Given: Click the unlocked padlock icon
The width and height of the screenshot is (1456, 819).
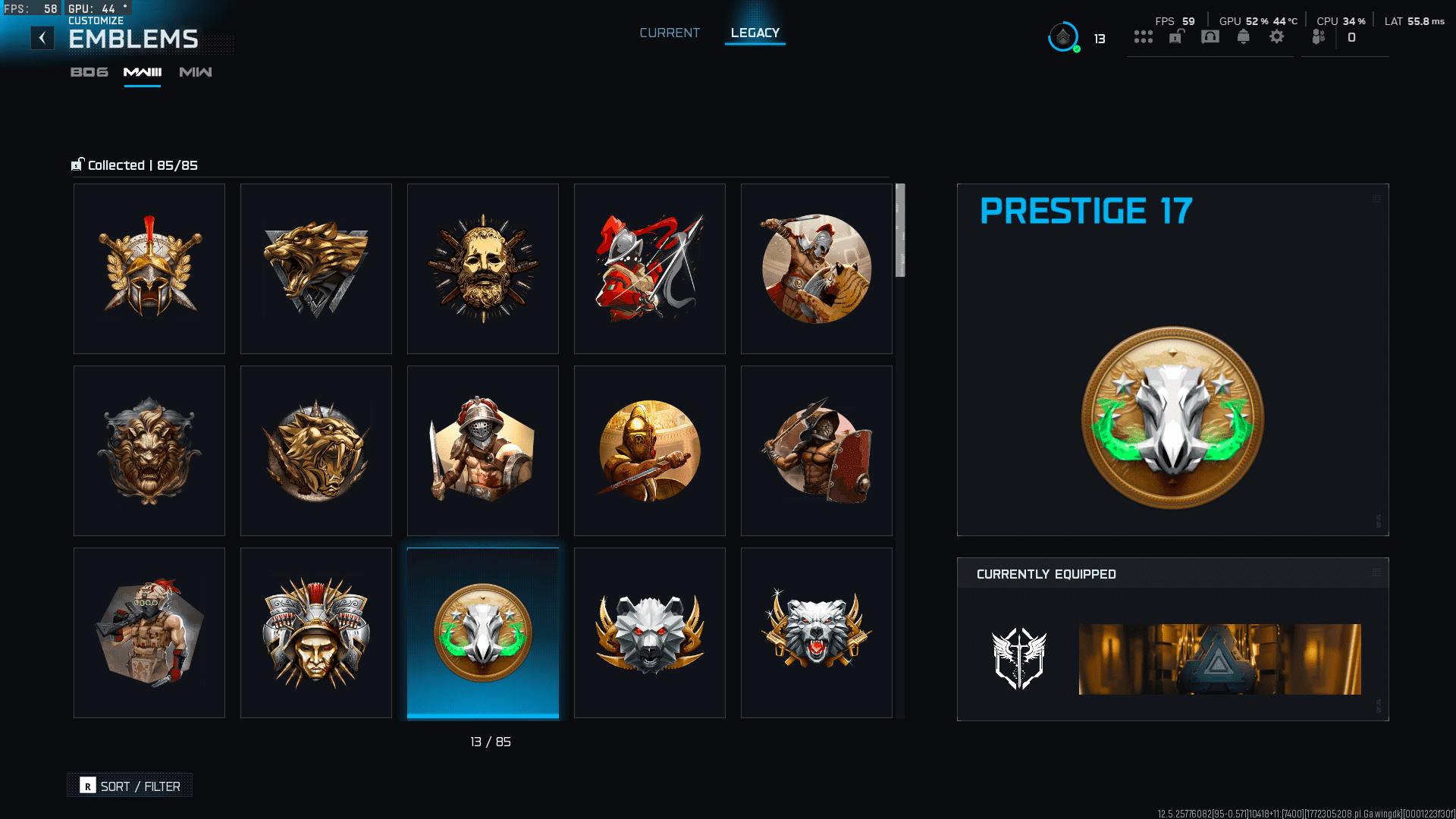Looking at the screenshot, I should click(1175, 36).
